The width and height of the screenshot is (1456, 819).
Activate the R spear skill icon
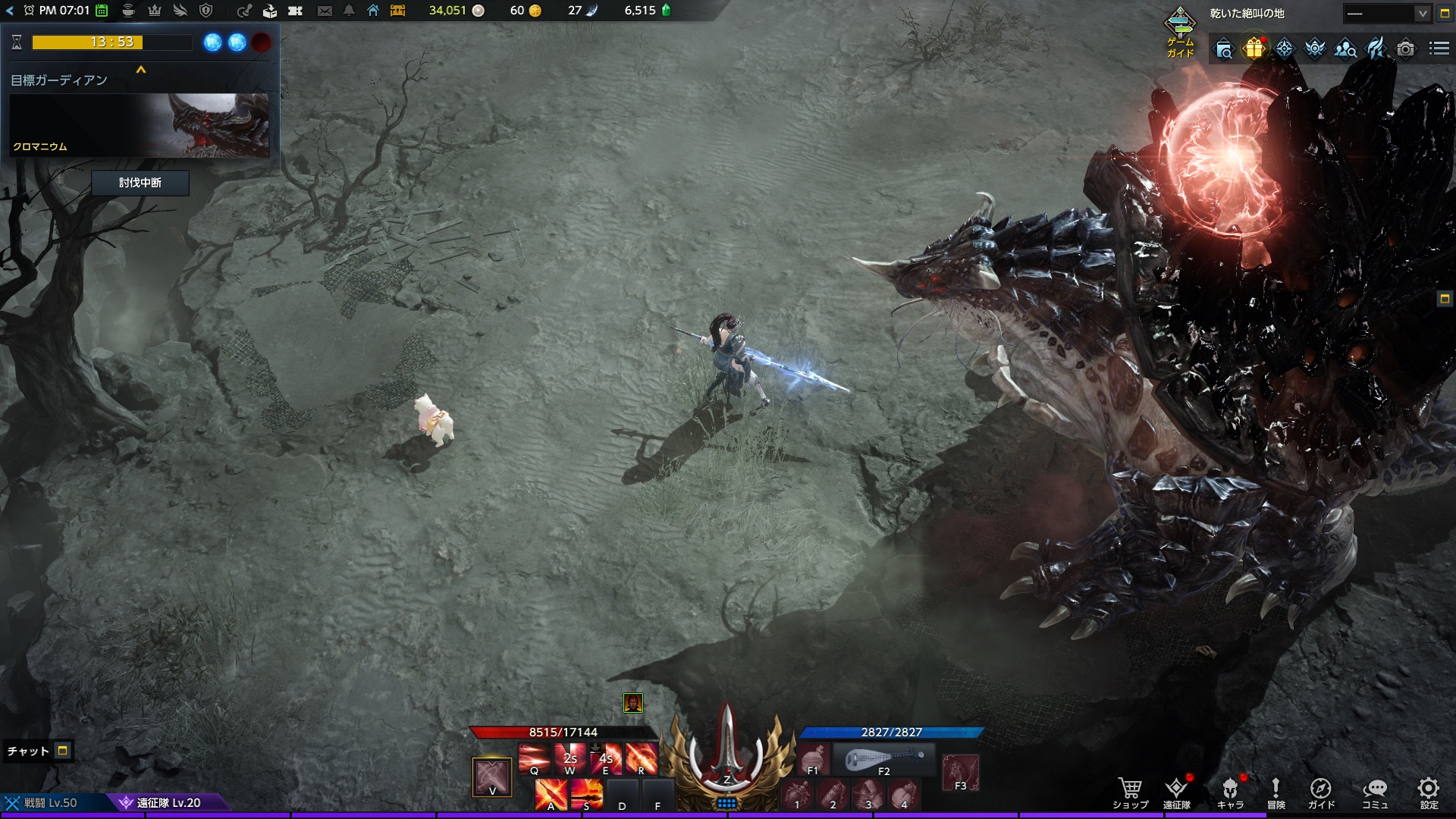(642, 758)
